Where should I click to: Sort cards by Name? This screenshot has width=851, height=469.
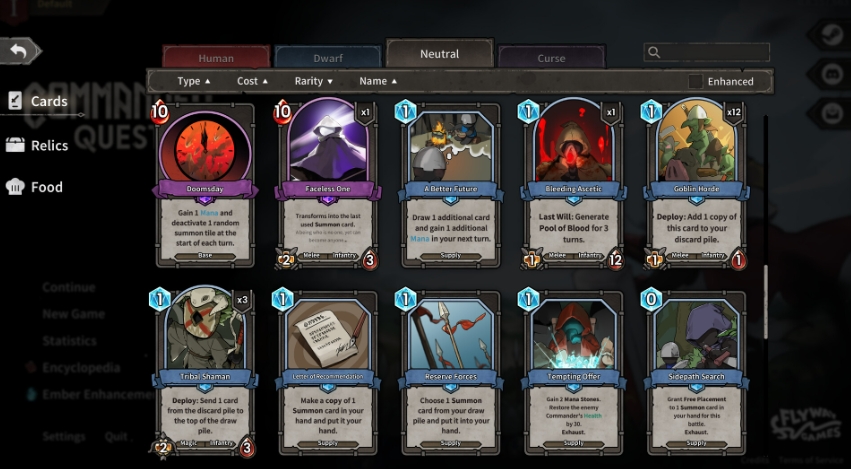tap(378, 81)
